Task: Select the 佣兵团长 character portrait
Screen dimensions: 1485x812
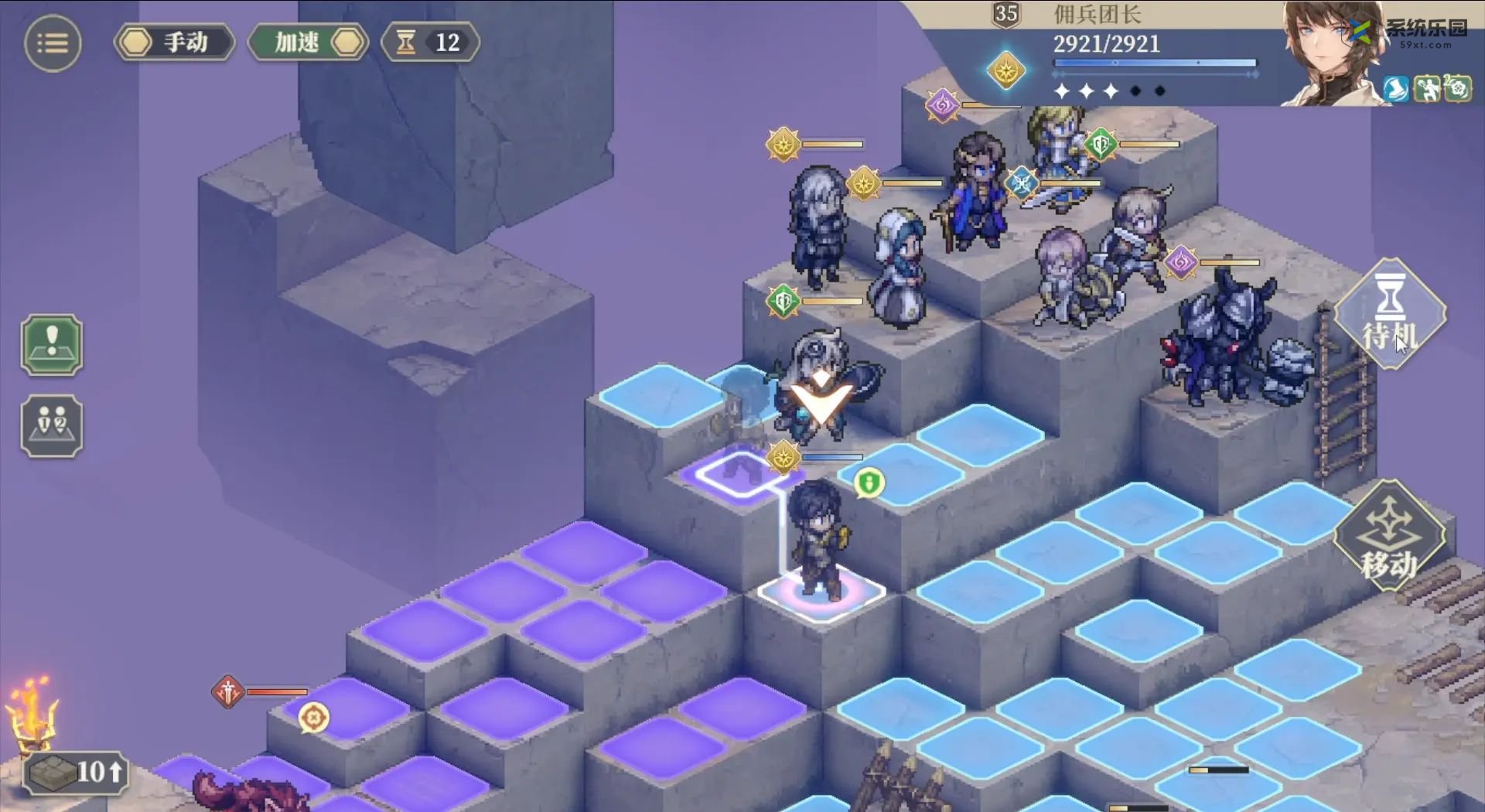Action: pyautogui.click(x=1331, y=53)
